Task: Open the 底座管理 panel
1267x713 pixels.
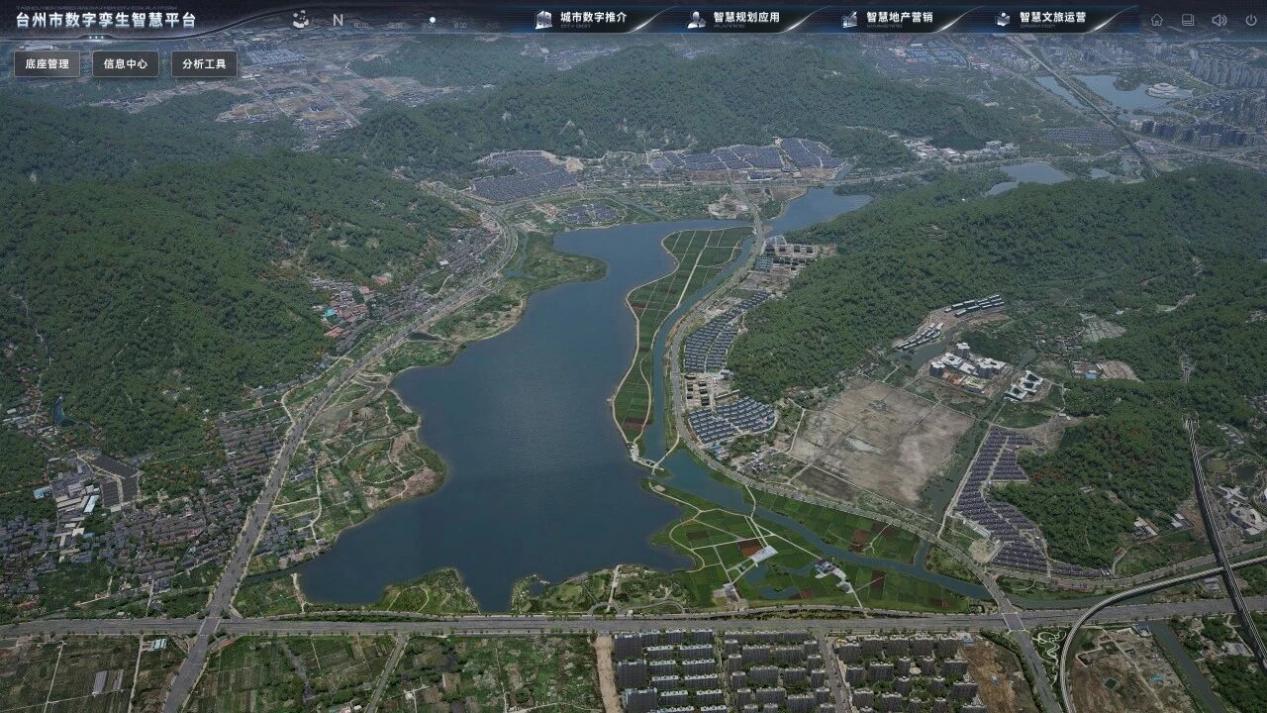Action: click(47, 64)
